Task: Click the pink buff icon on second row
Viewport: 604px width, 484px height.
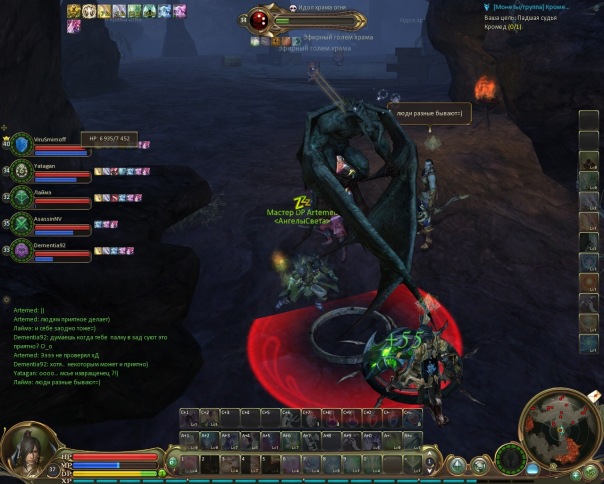Action: pos(74,26)
